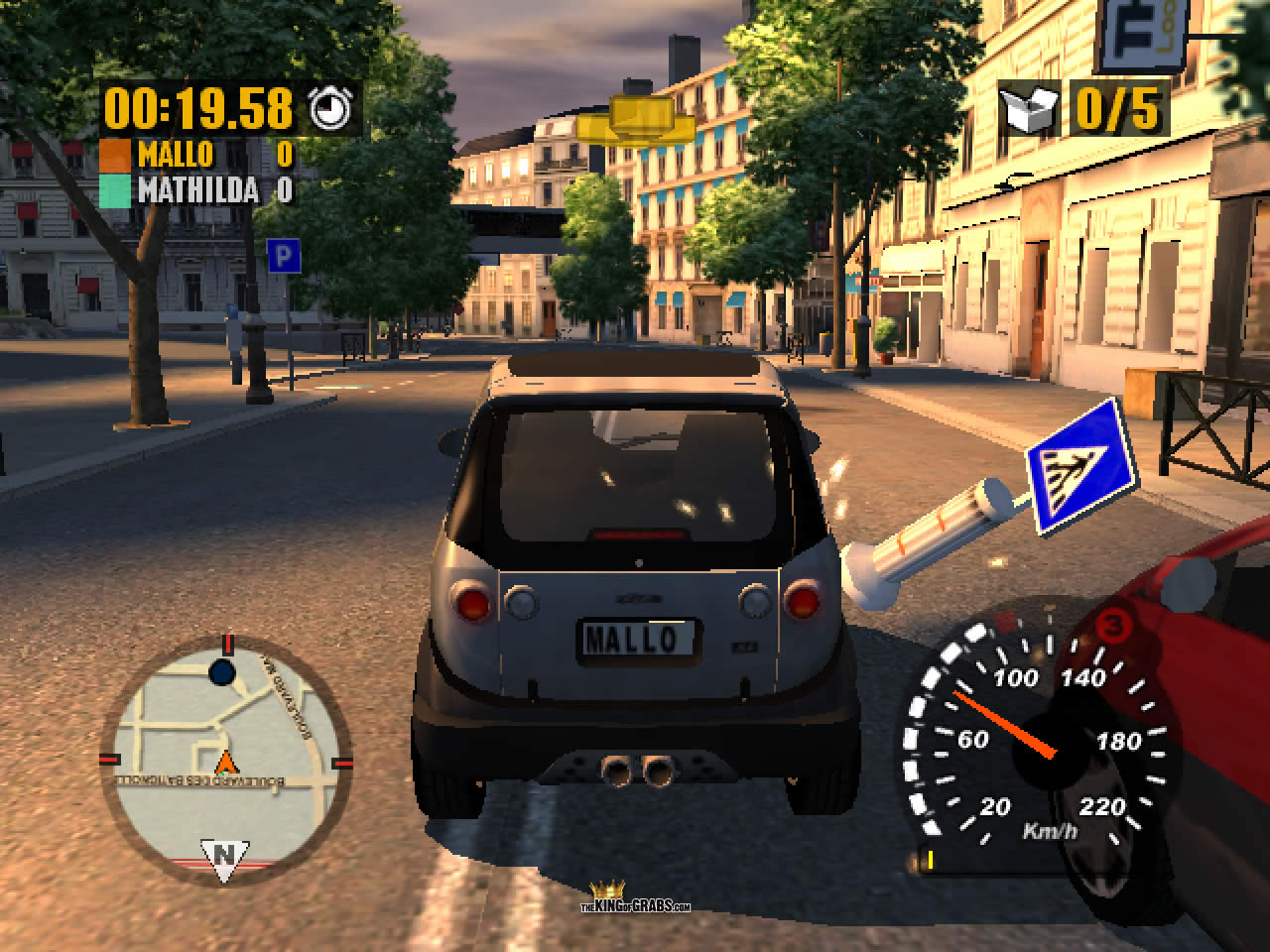Click the red gear number indicator
The height and width of the screenshot is (952, 1270).
[x=1112, y=627]
